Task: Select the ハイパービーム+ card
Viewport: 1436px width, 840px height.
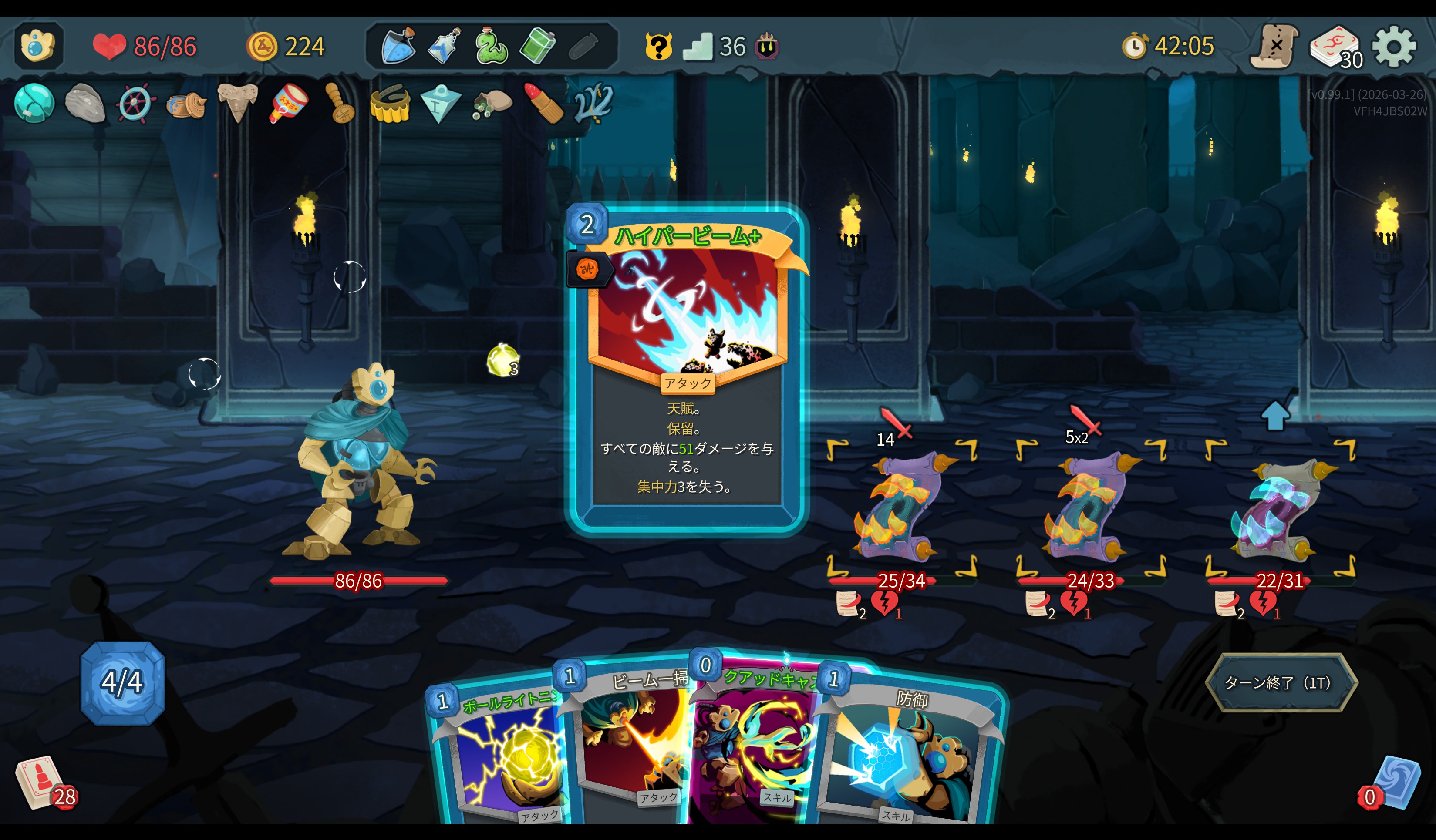Action: click(x=686, y=370)
